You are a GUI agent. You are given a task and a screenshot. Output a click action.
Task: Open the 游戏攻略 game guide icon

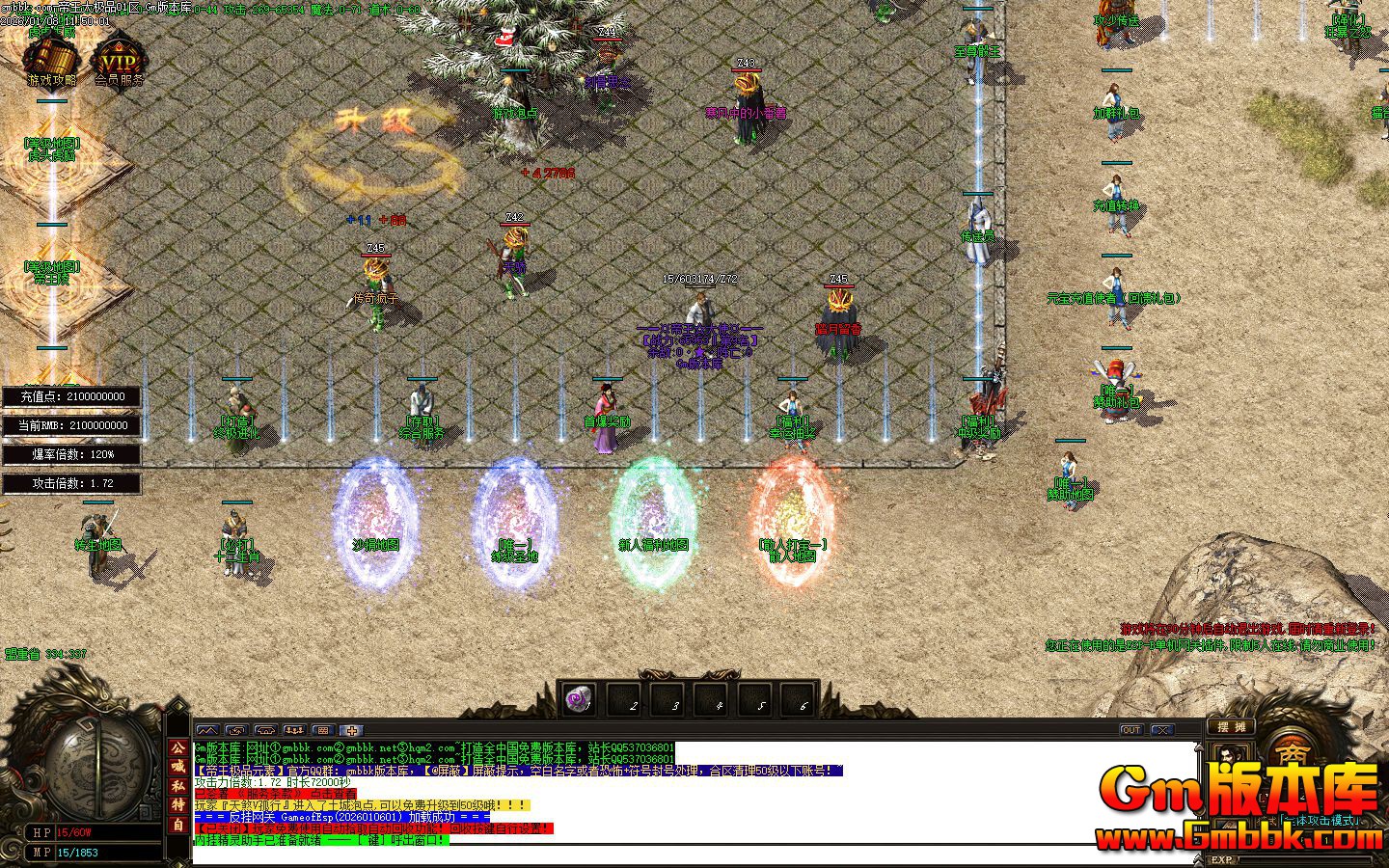click(x=50, y=60)
